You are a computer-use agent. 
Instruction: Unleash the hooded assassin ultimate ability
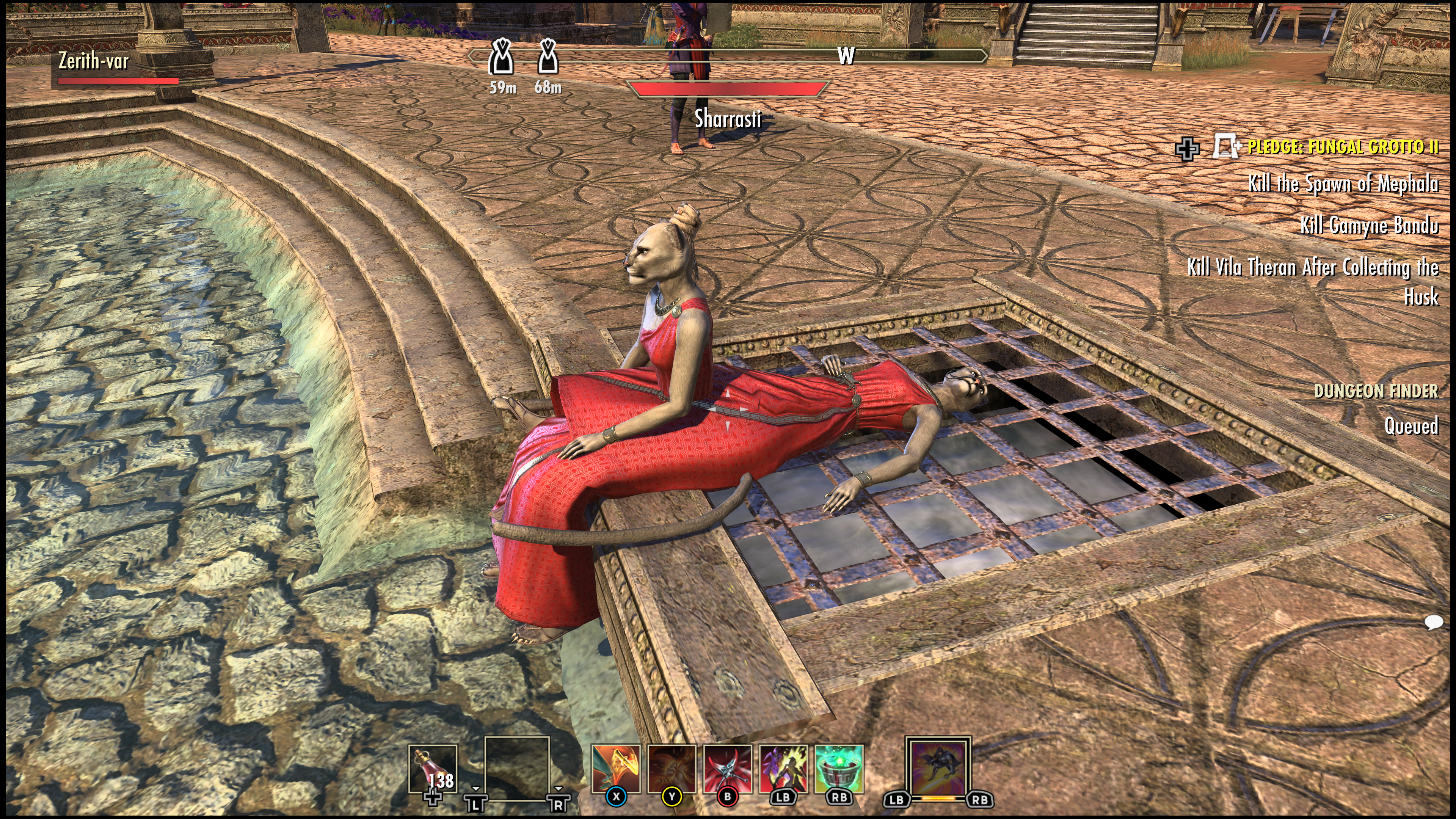pos(938,767)
